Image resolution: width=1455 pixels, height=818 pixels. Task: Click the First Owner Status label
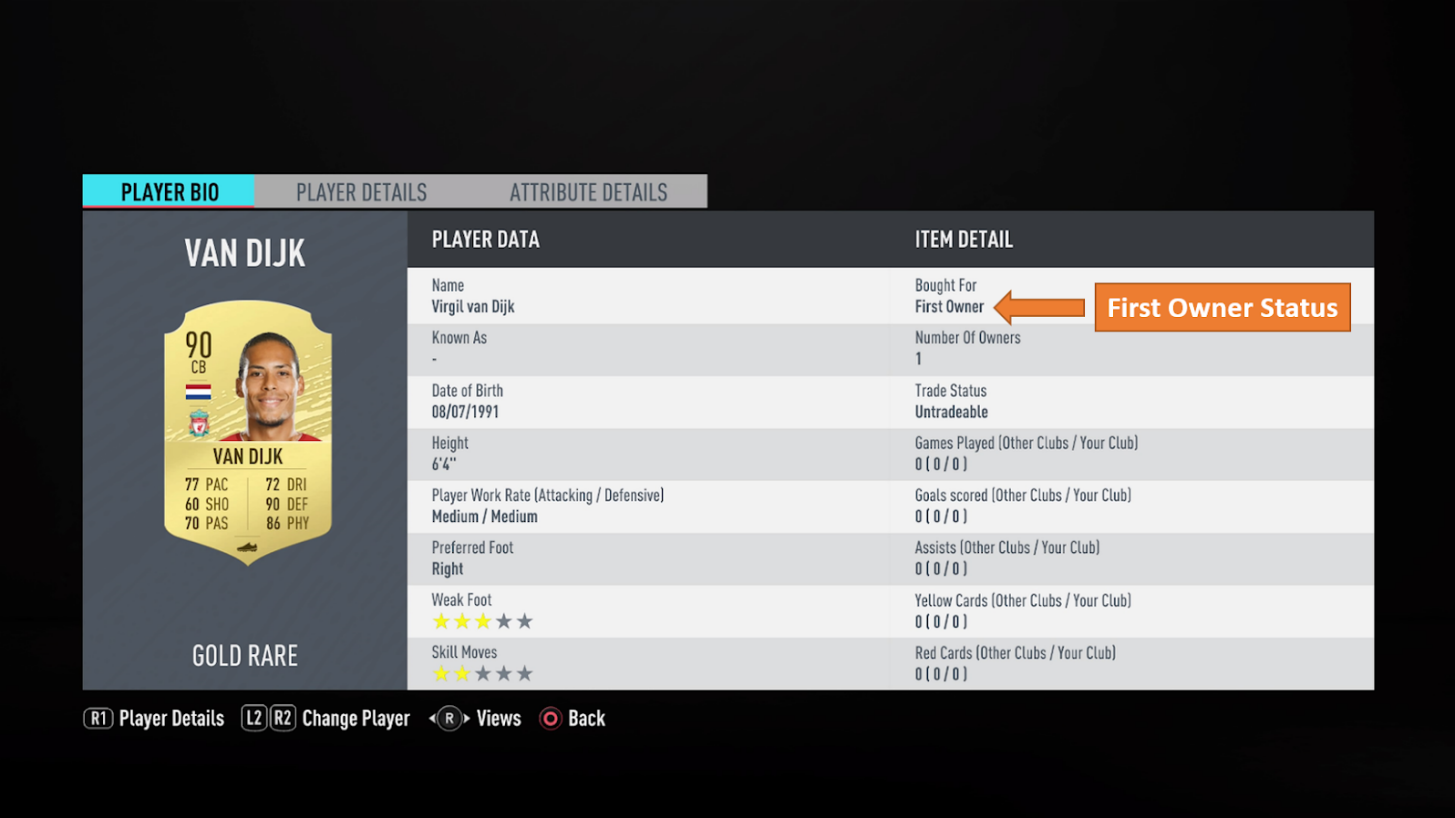[x=1222, y=307]
